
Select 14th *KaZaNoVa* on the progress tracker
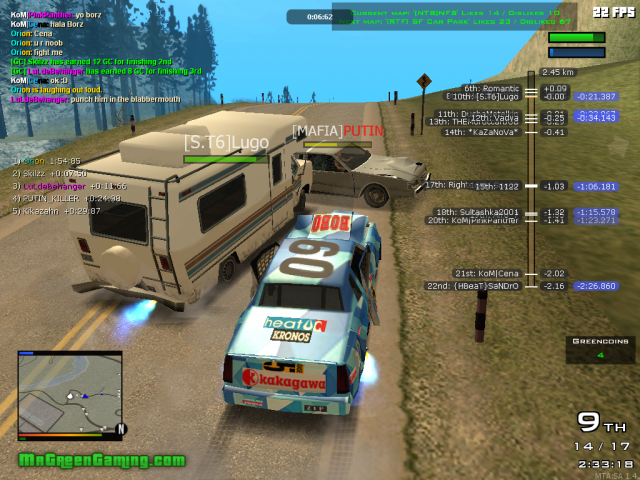482,131
